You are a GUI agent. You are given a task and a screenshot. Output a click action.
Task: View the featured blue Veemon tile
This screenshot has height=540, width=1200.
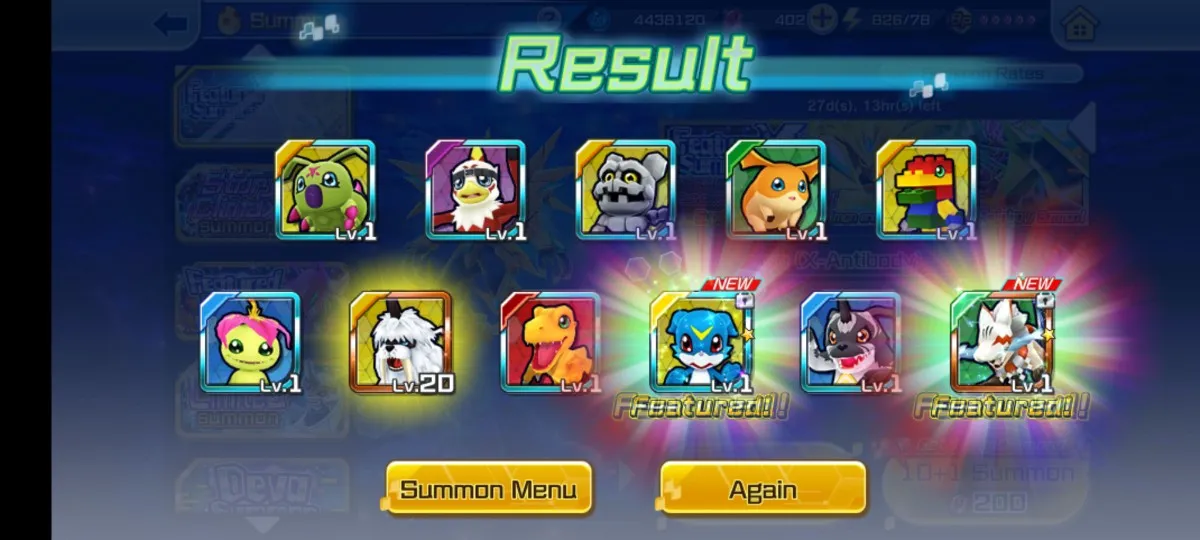pyautogui.click(x=700, y=342)
